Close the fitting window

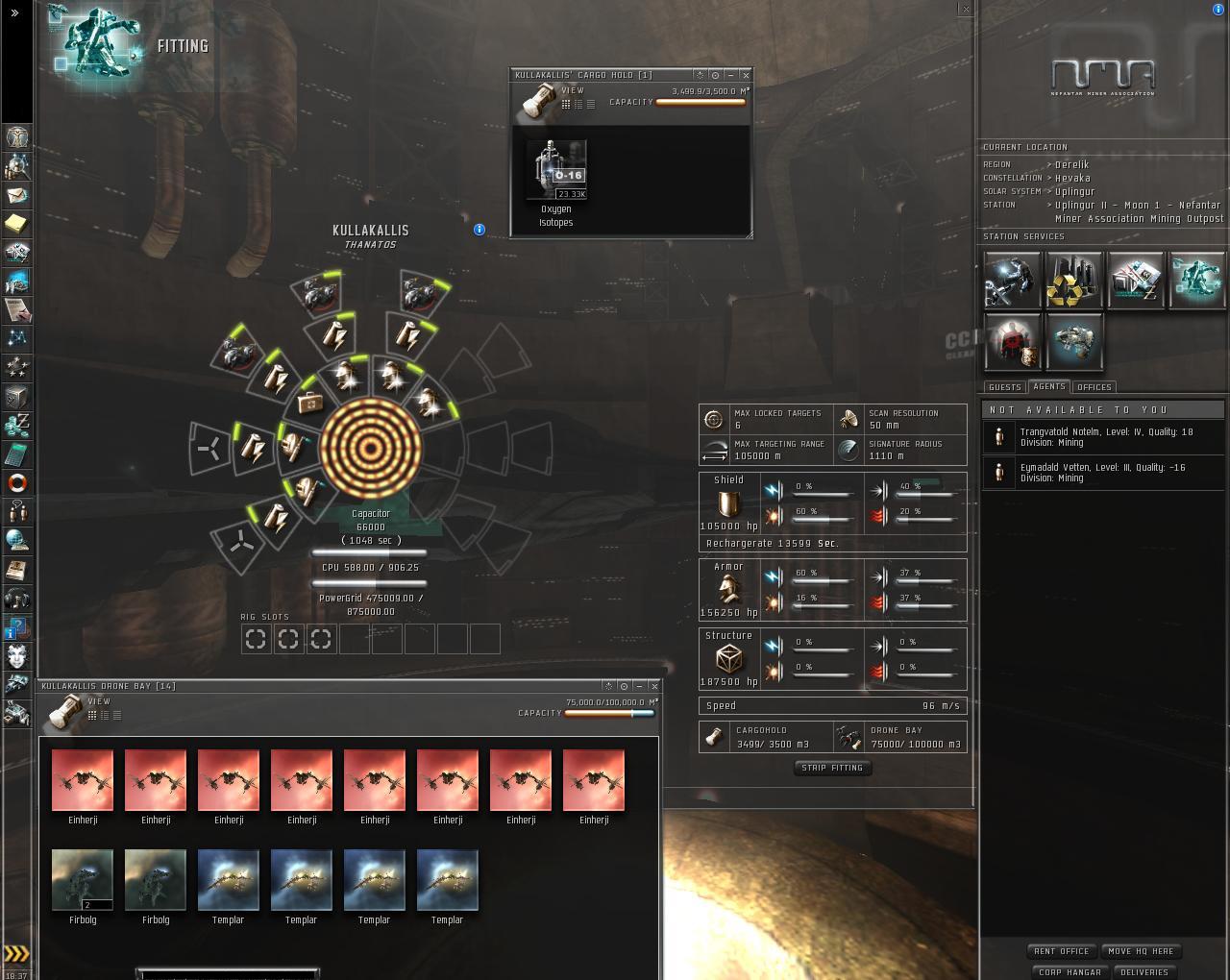(966, 9)
